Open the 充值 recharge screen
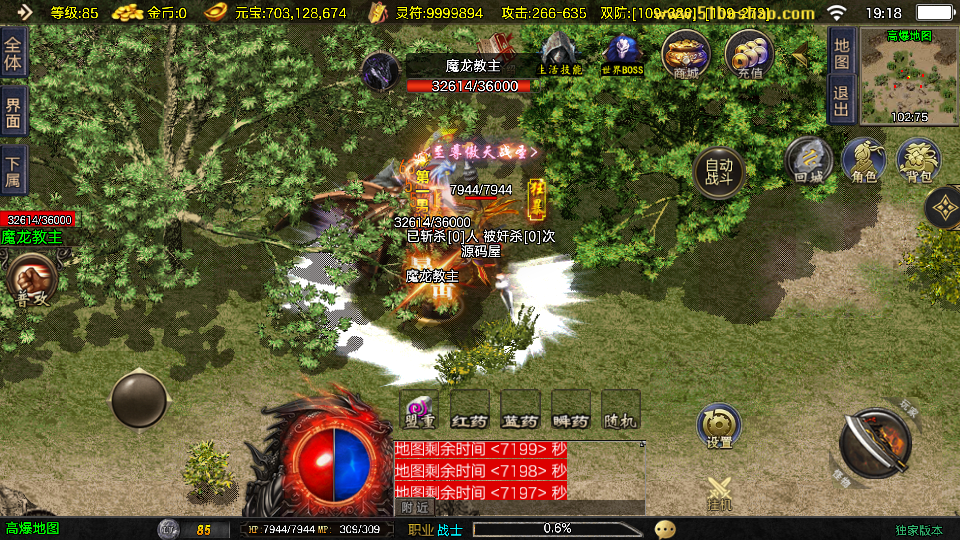This screenshot has width=960, height=540. [x=749, y=52]
